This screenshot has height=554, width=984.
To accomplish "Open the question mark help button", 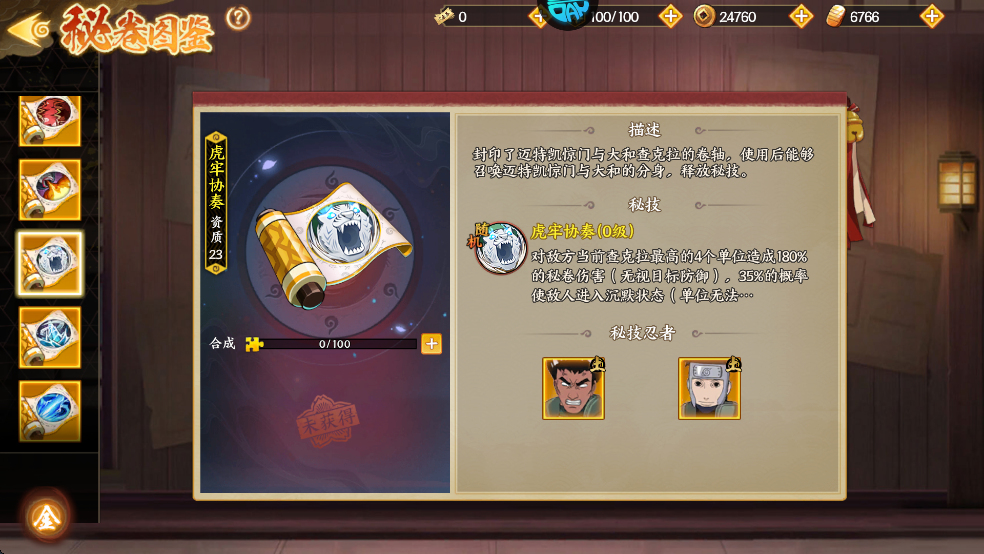I will (238, 17).
